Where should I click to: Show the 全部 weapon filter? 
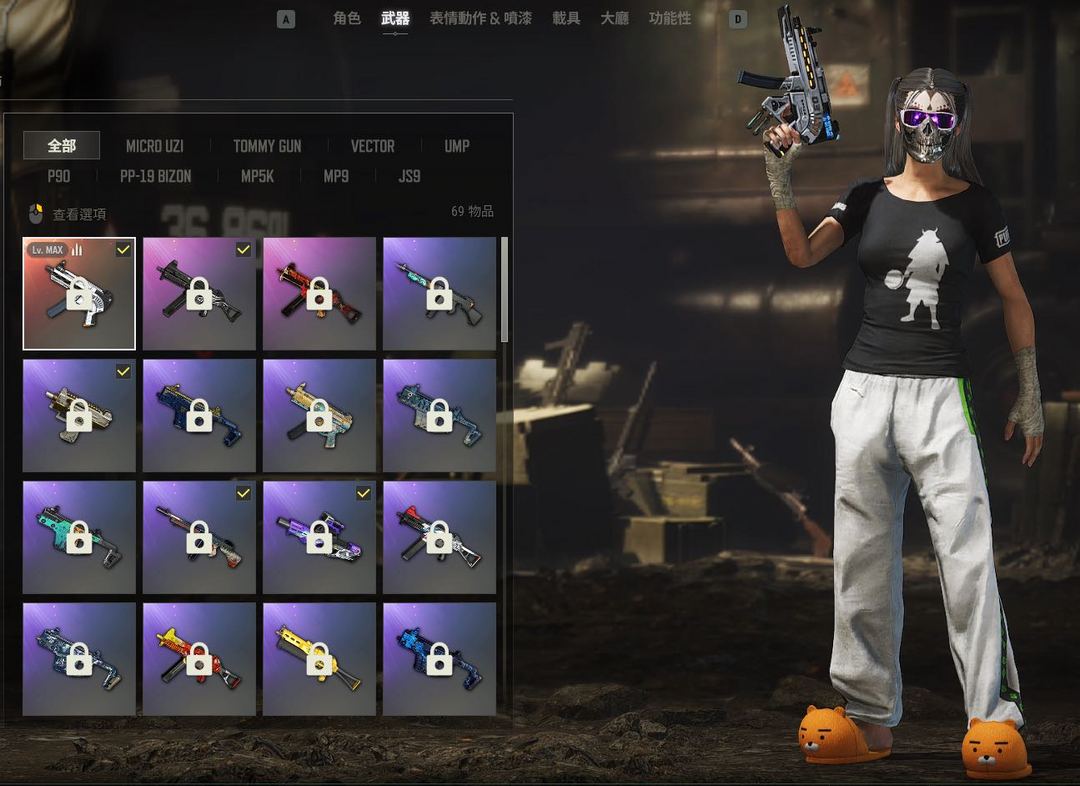pos(62,146)
